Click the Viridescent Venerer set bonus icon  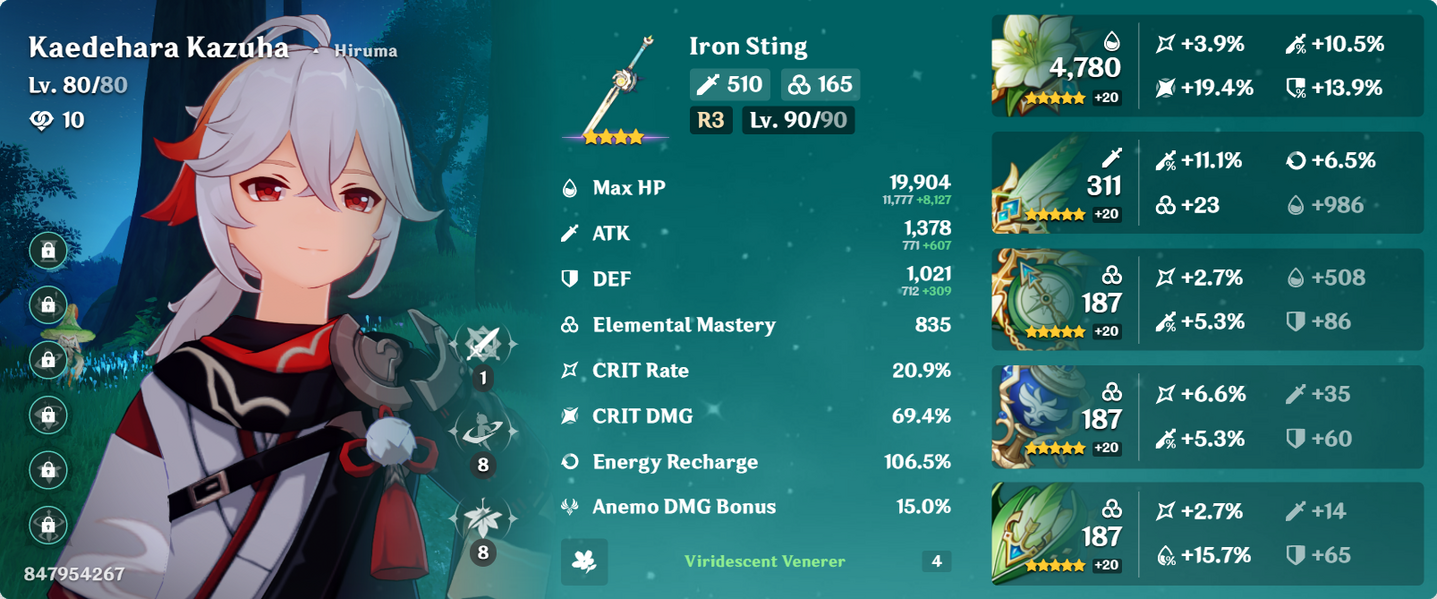pos(585,562)
